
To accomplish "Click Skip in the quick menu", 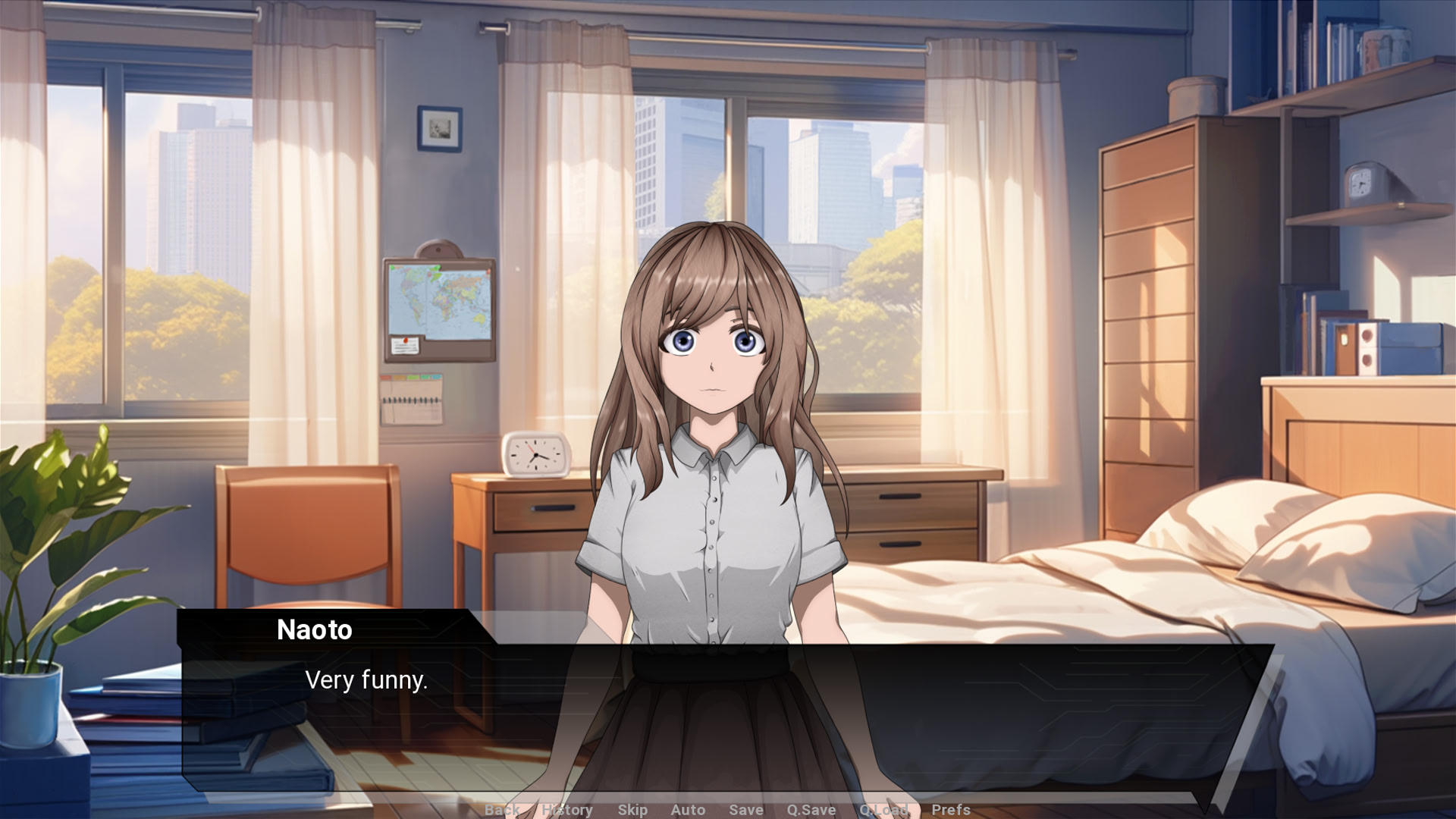I will (x=633, y=810).
